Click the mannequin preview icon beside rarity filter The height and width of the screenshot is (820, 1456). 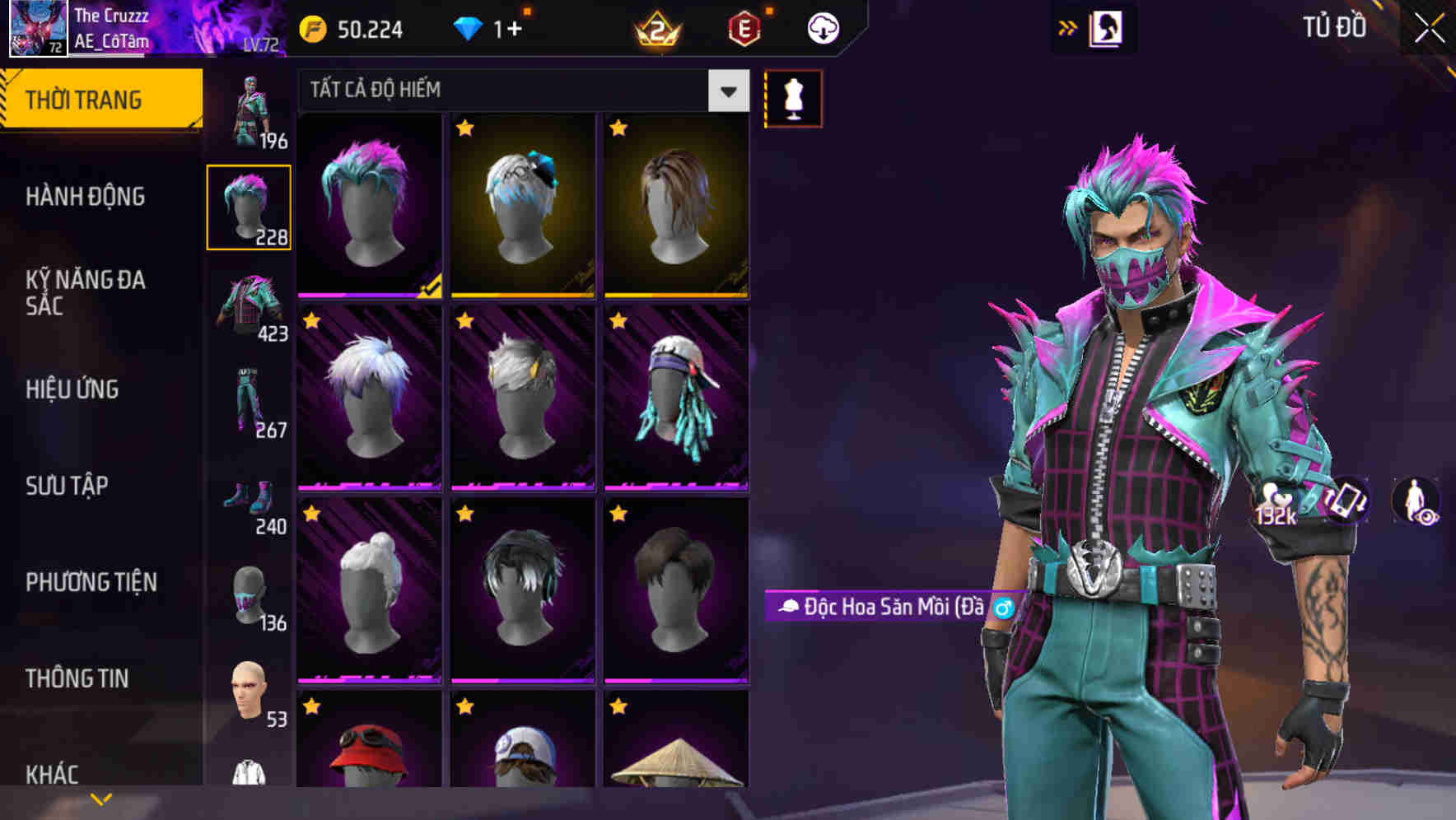coord(792,97)
